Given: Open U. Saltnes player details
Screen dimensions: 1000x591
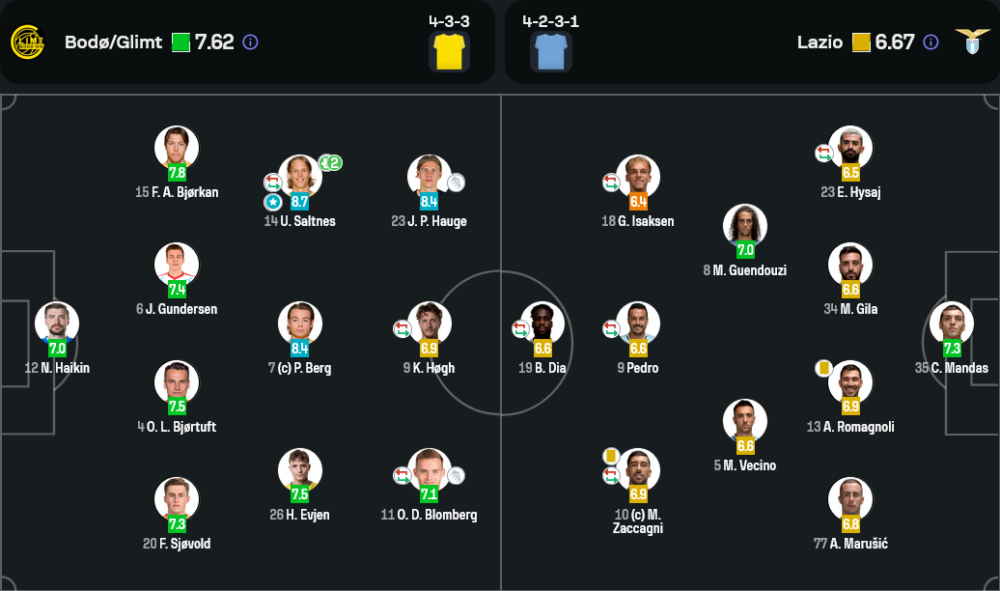Looking at the screenshot, I should (x=300, y=176).
